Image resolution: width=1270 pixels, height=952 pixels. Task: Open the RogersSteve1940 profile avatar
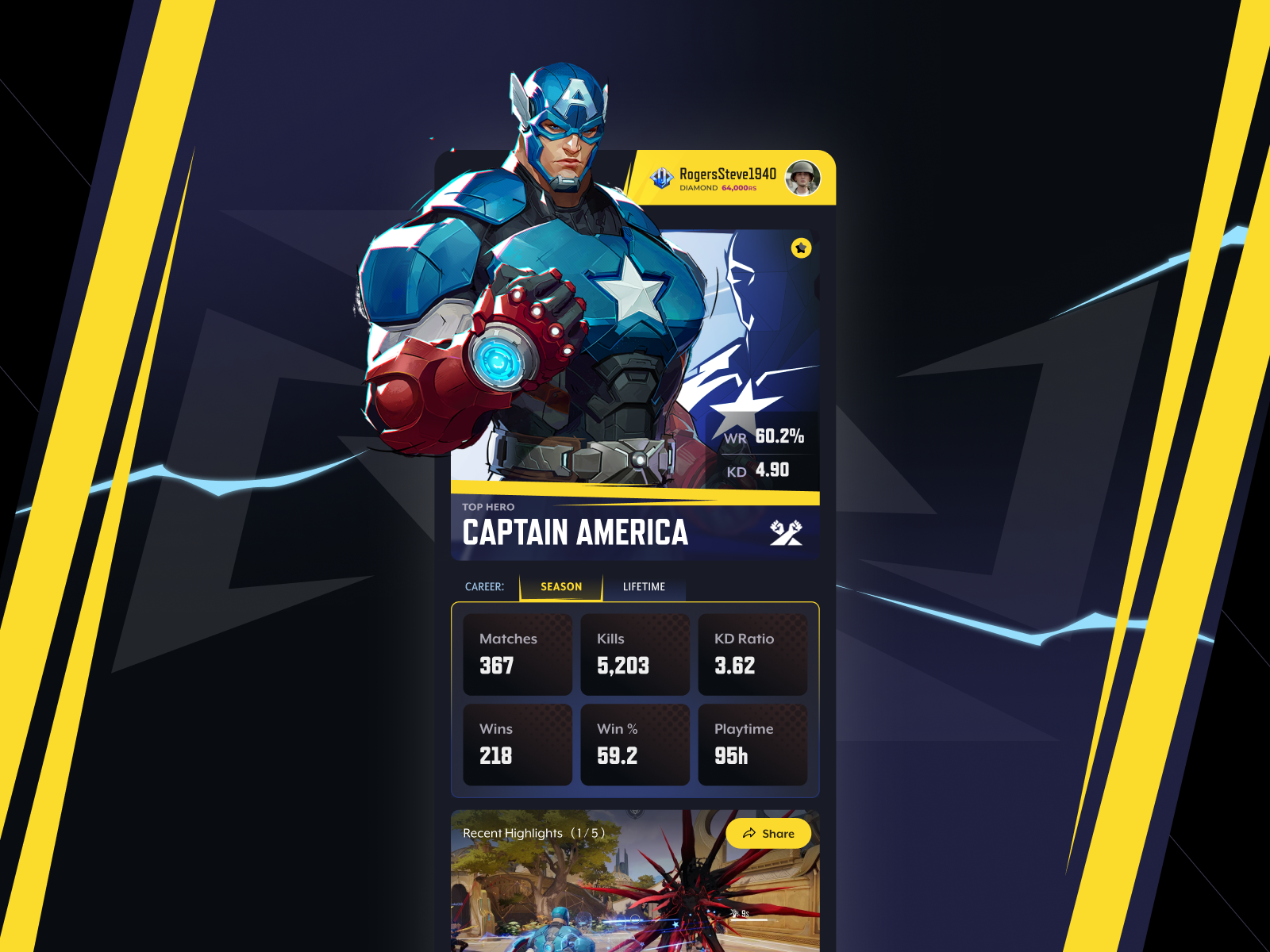(x=802, y=178)
